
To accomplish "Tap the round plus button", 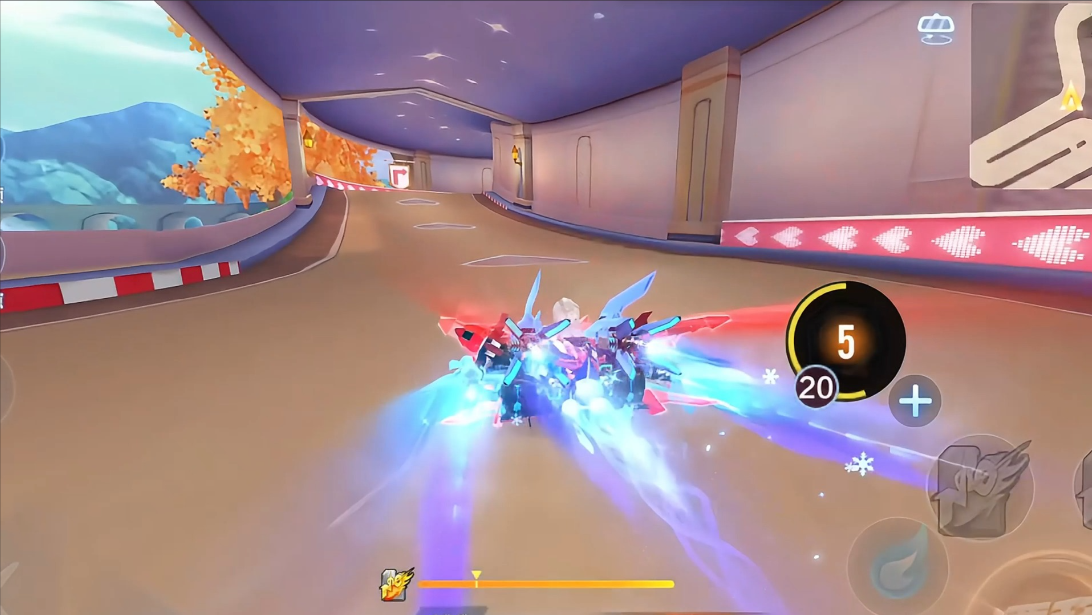I will (915, 402).
